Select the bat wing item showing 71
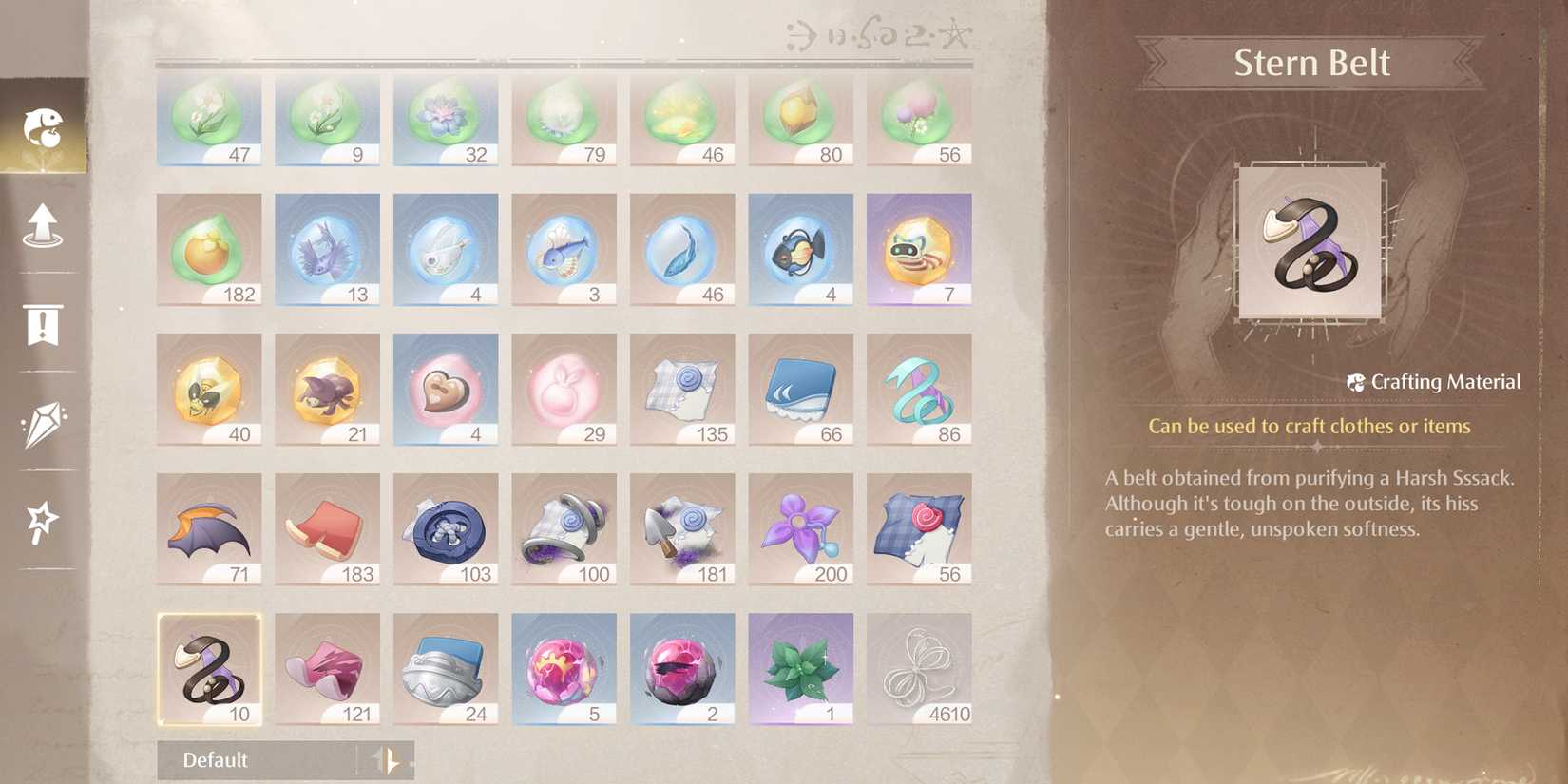Viewport: 1568px width, 784px height. tap(208, 527)
